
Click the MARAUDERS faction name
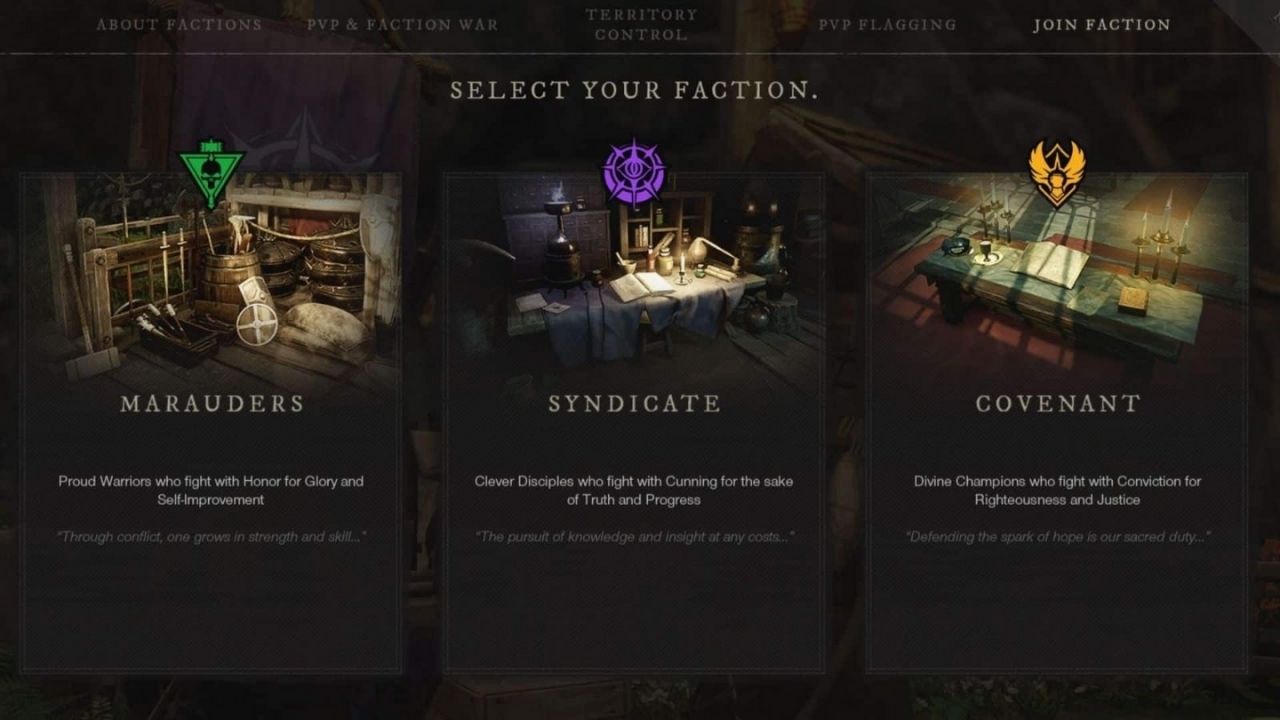tap(211, 405)
